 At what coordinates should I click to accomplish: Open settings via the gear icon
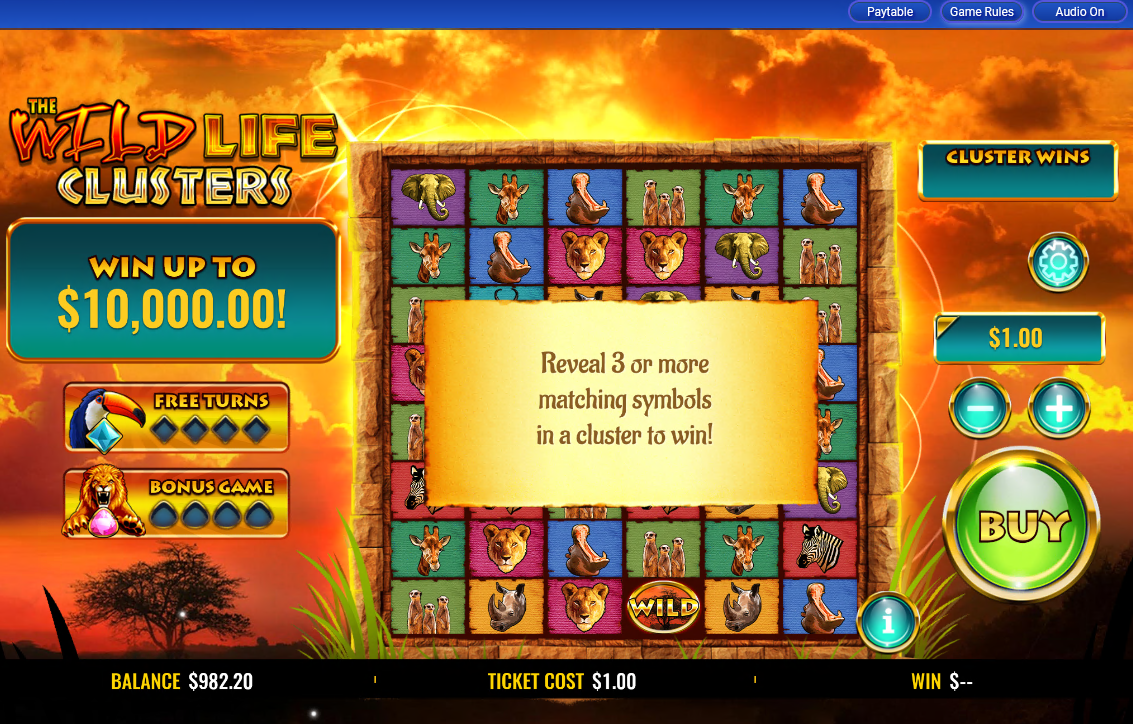[x=1057, y=262]
